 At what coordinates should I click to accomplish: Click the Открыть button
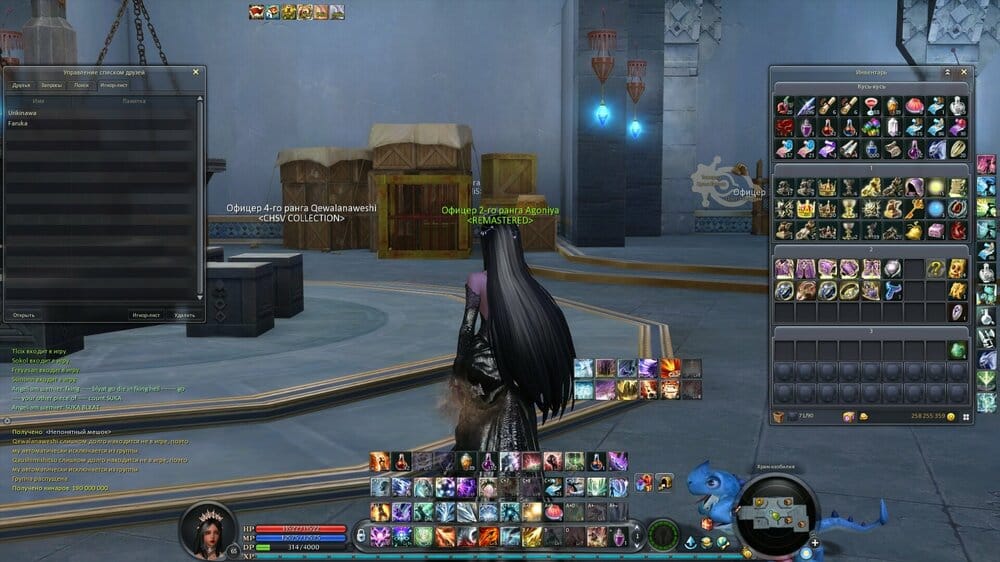(x=24, y=315)
